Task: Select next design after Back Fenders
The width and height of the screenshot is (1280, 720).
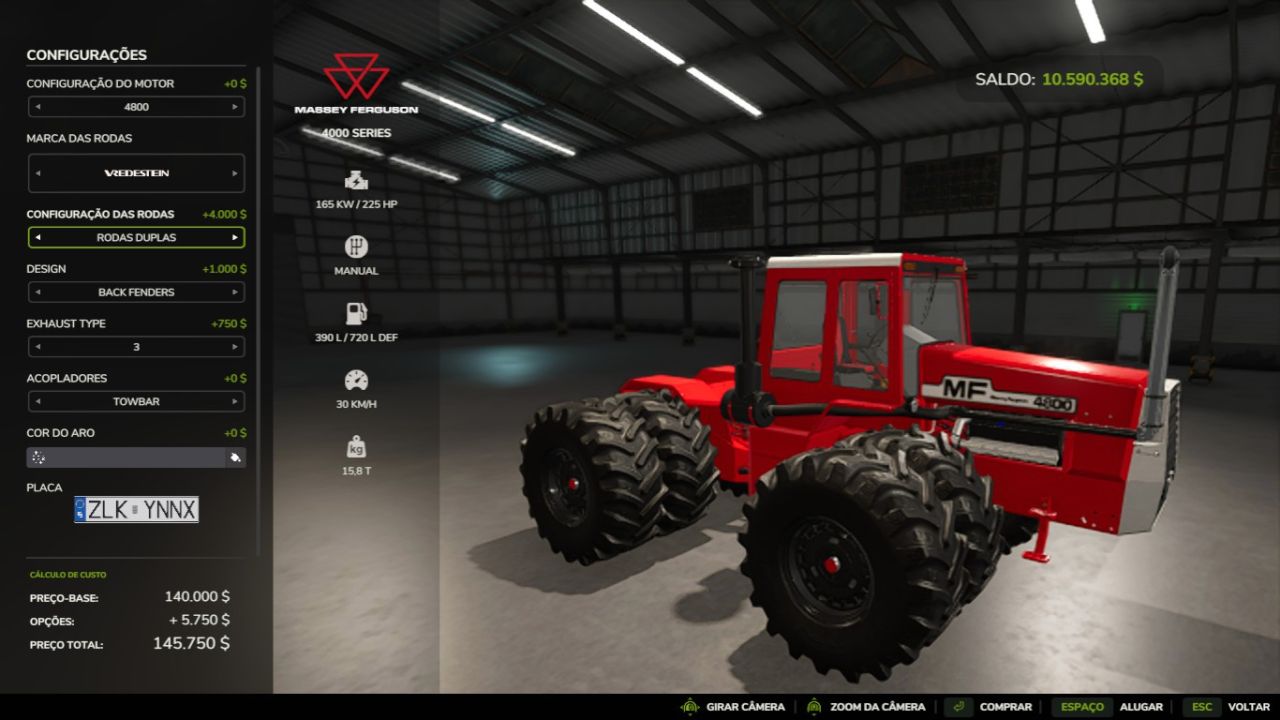Action: [235, 293]
